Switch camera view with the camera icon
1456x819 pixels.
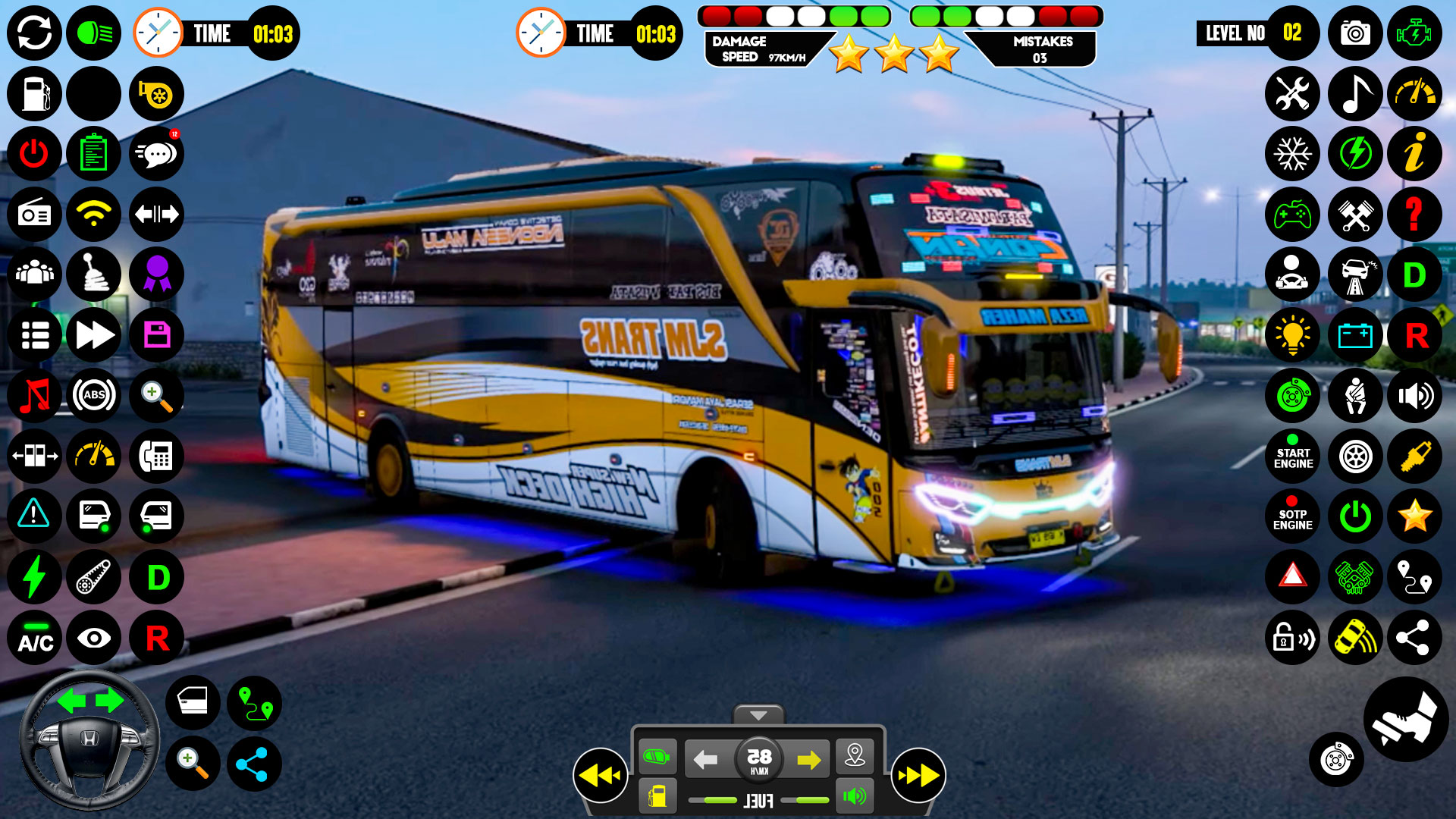1354,33
